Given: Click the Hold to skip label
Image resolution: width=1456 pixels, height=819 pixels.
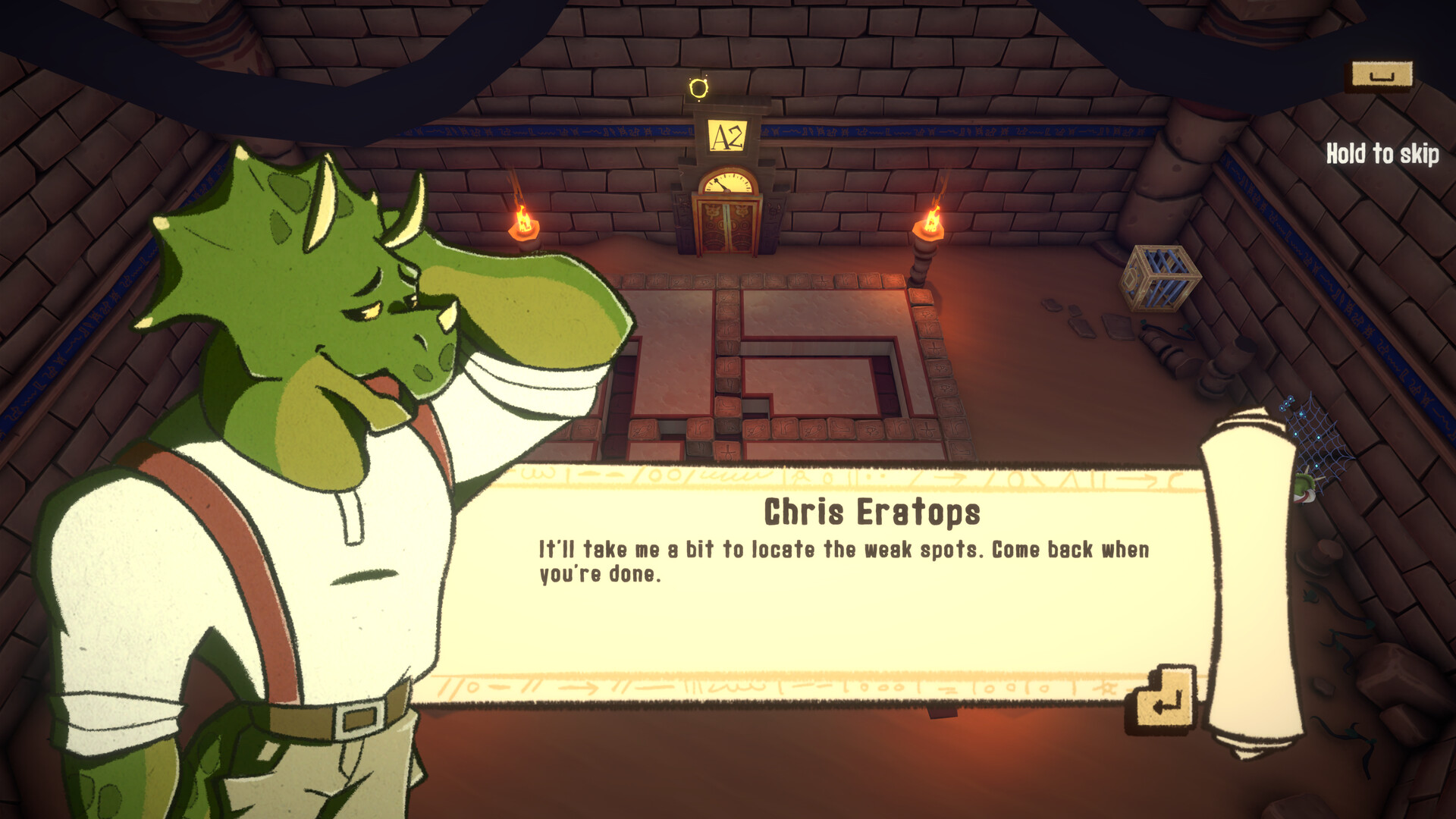Looking at the screenshot, I should click(1382, 154).
